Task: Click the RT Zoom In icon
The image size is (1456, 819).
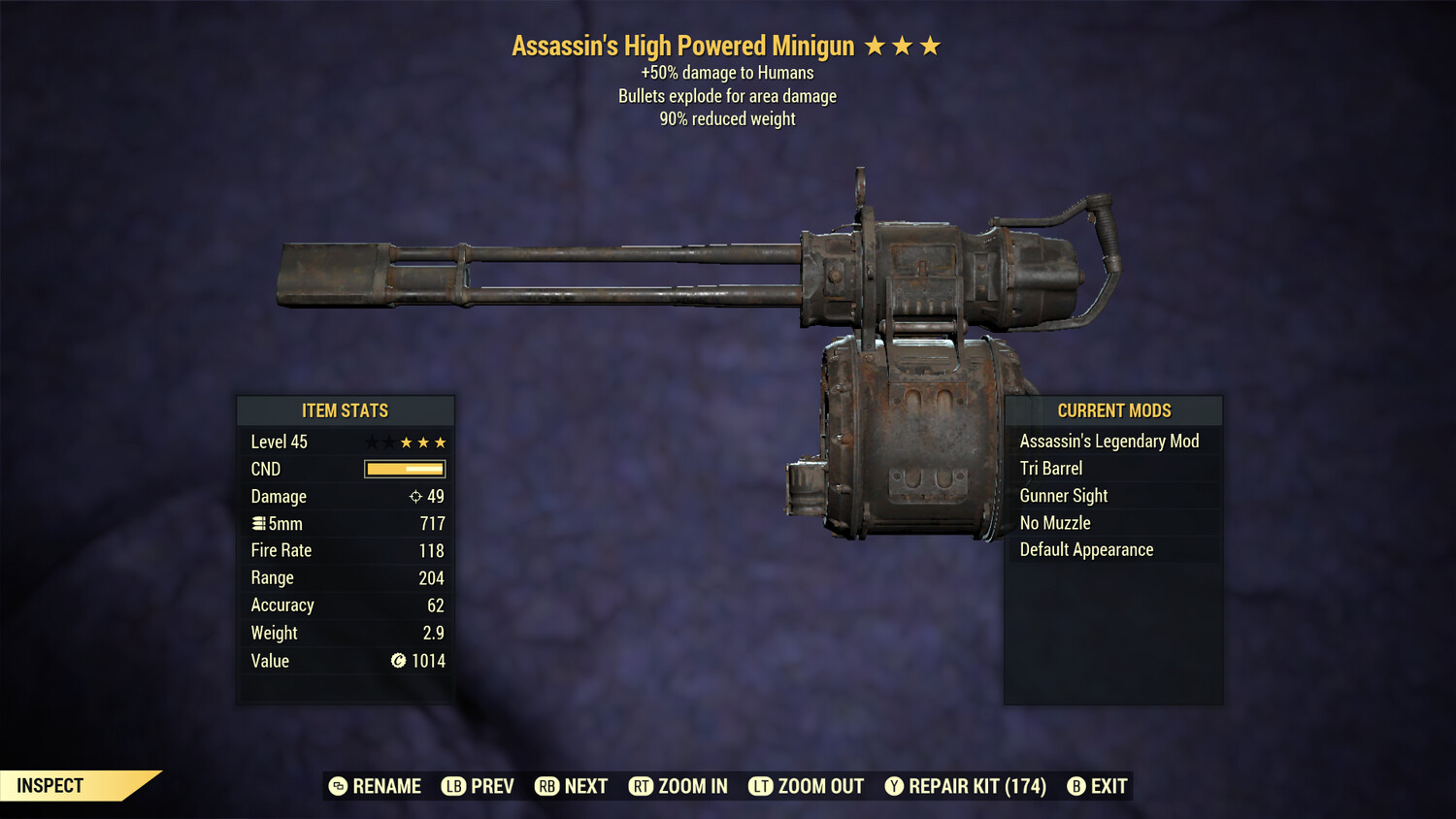Action: (642, 786)
